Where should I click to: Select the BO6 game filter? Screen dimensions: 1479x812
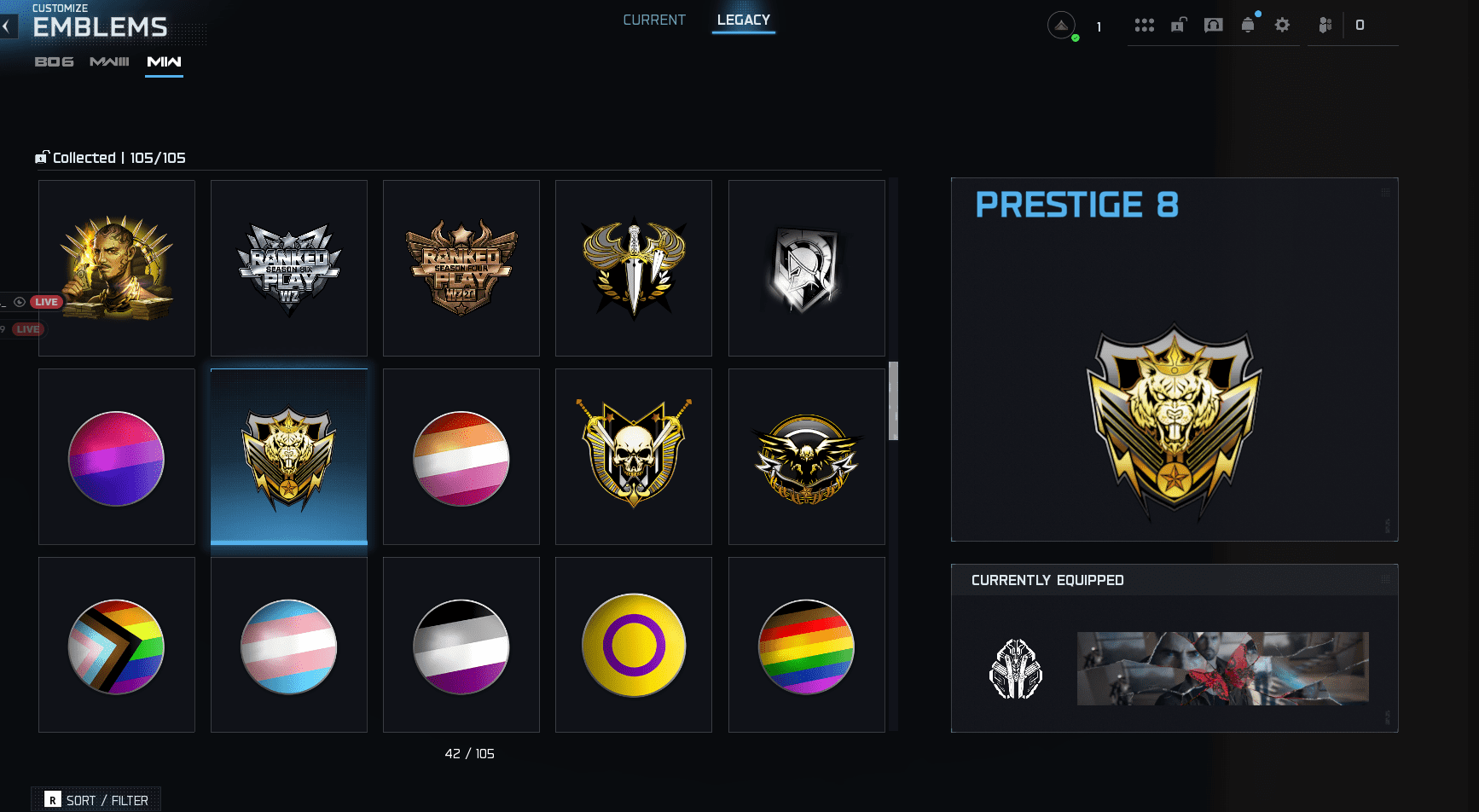click(53, 61)
